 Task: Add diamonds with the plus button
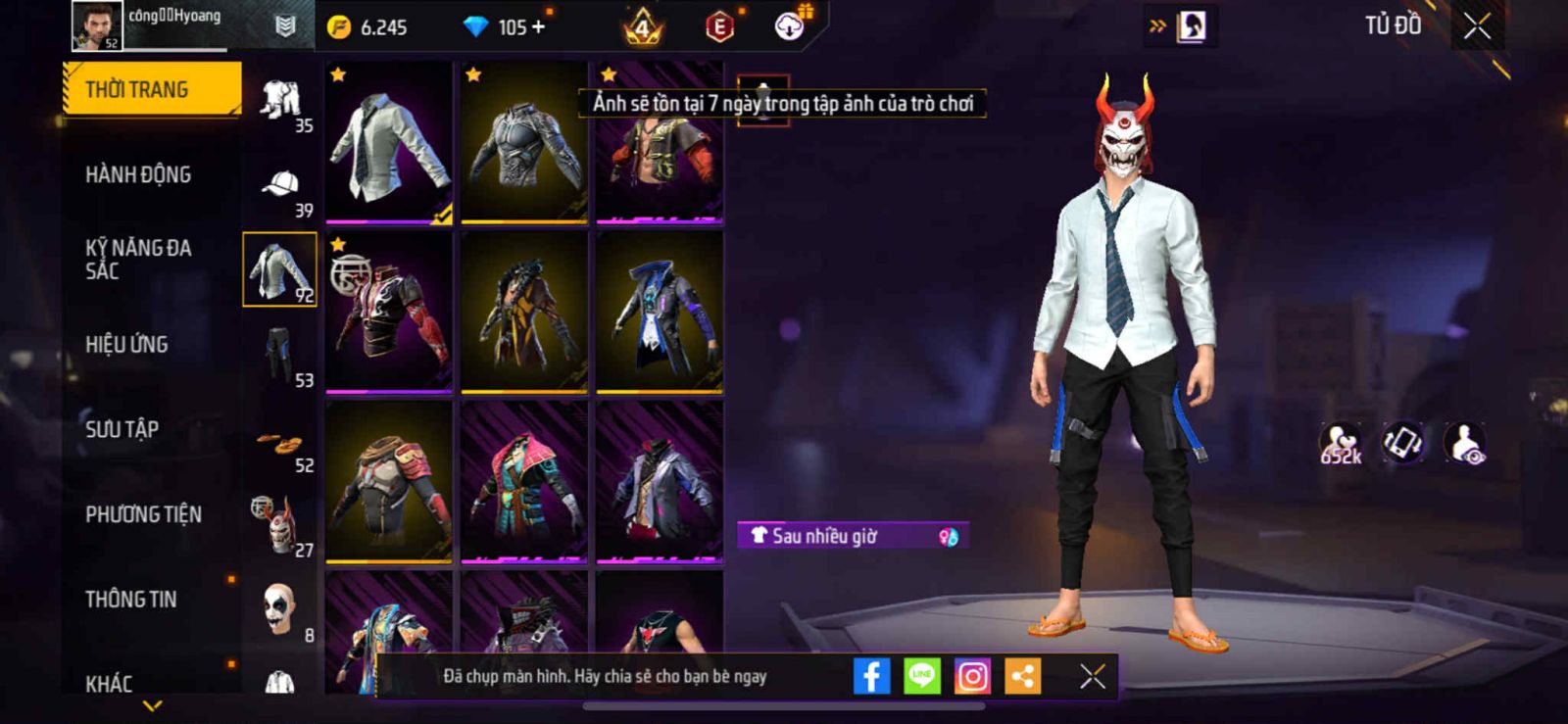click(x=538, y=27)
